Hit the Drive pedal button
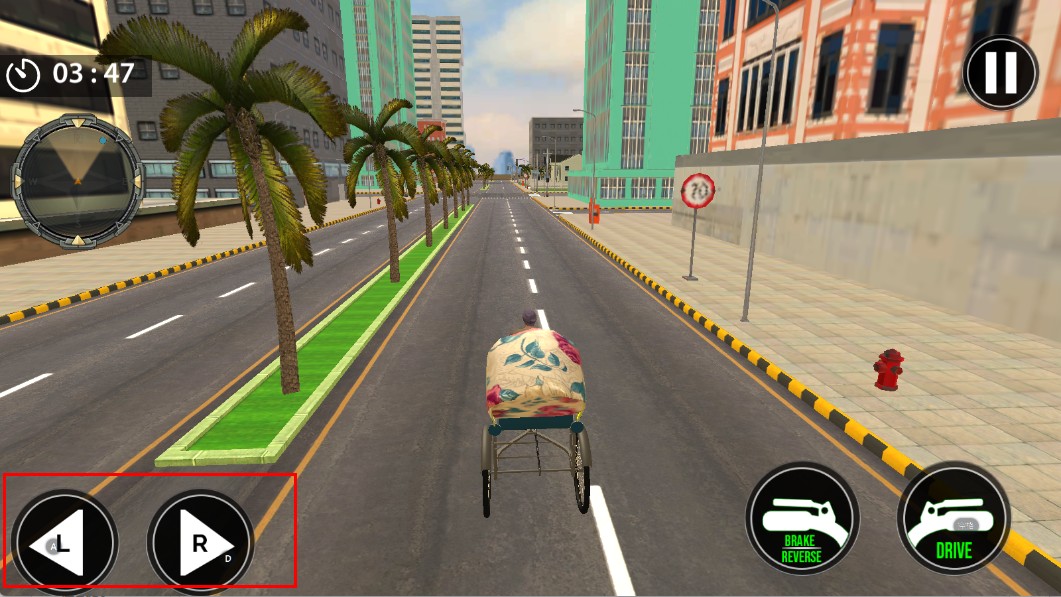Image resolution: width=1061 pixels, height=597 pixels. coord(953,518)
